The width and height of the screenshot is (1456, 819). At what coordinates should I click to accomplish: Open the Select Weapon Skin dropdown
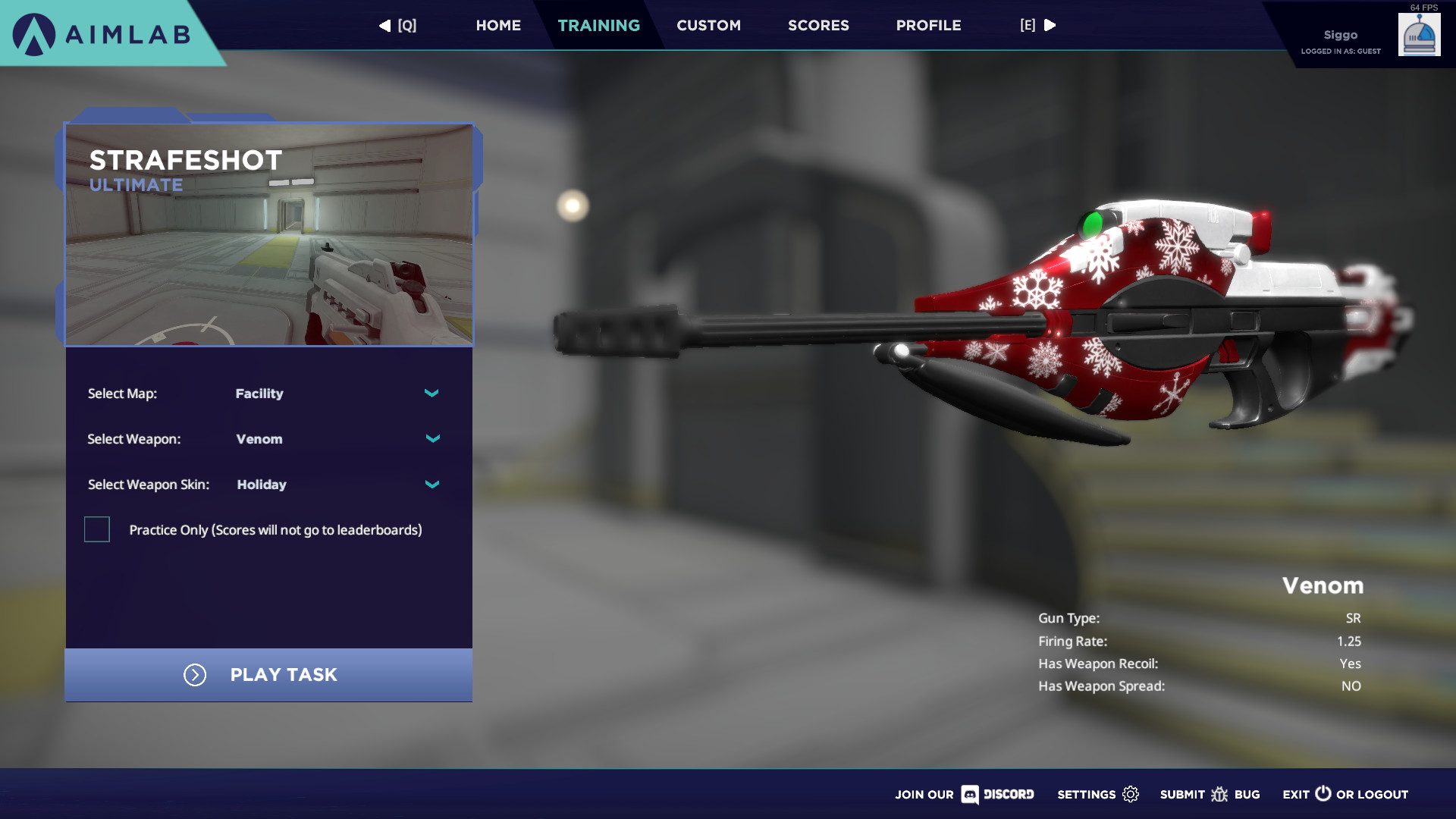(x=431, y=484)
